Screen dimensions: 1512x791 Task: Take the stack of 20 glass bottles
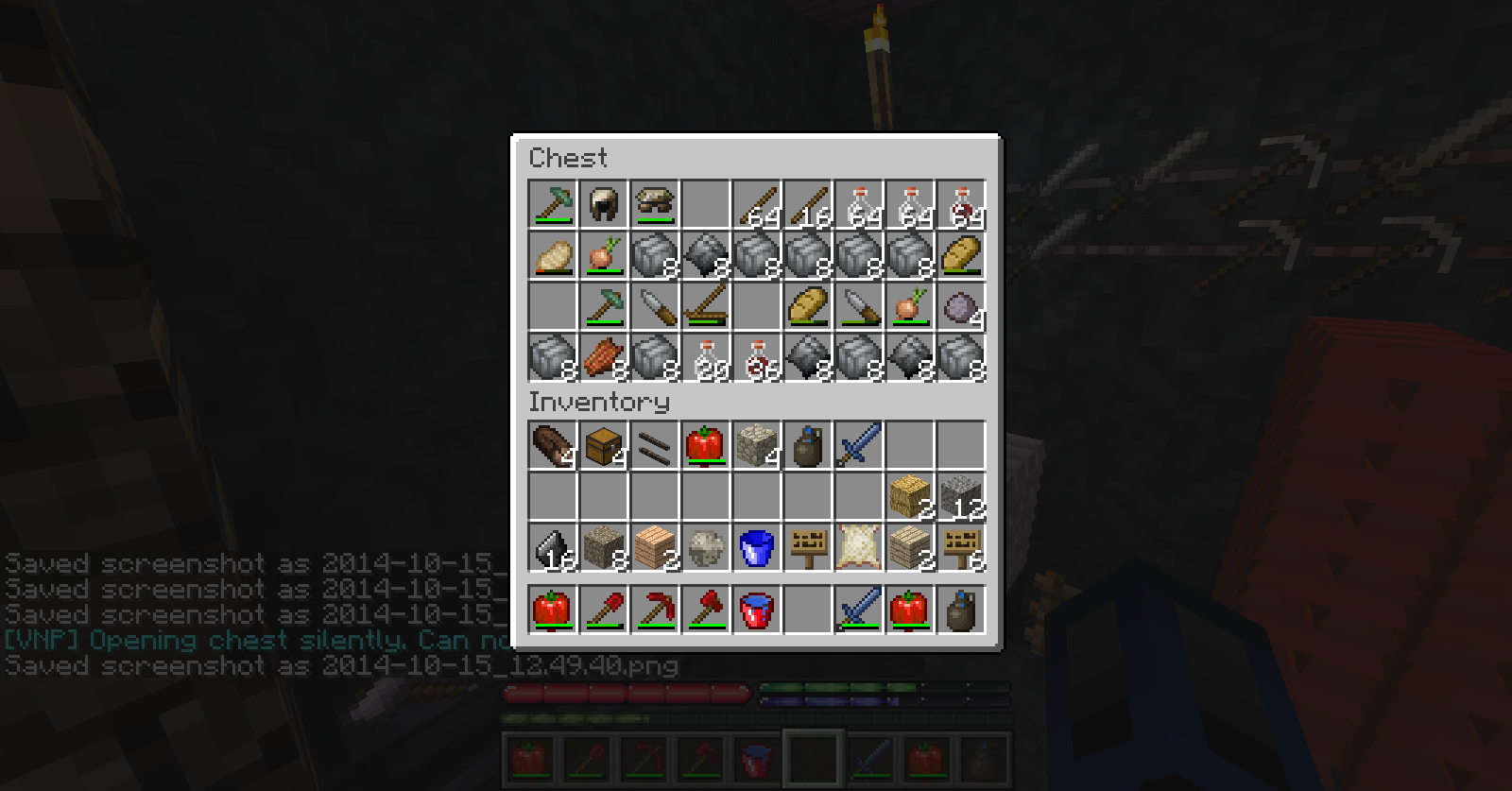coord(705,357)
